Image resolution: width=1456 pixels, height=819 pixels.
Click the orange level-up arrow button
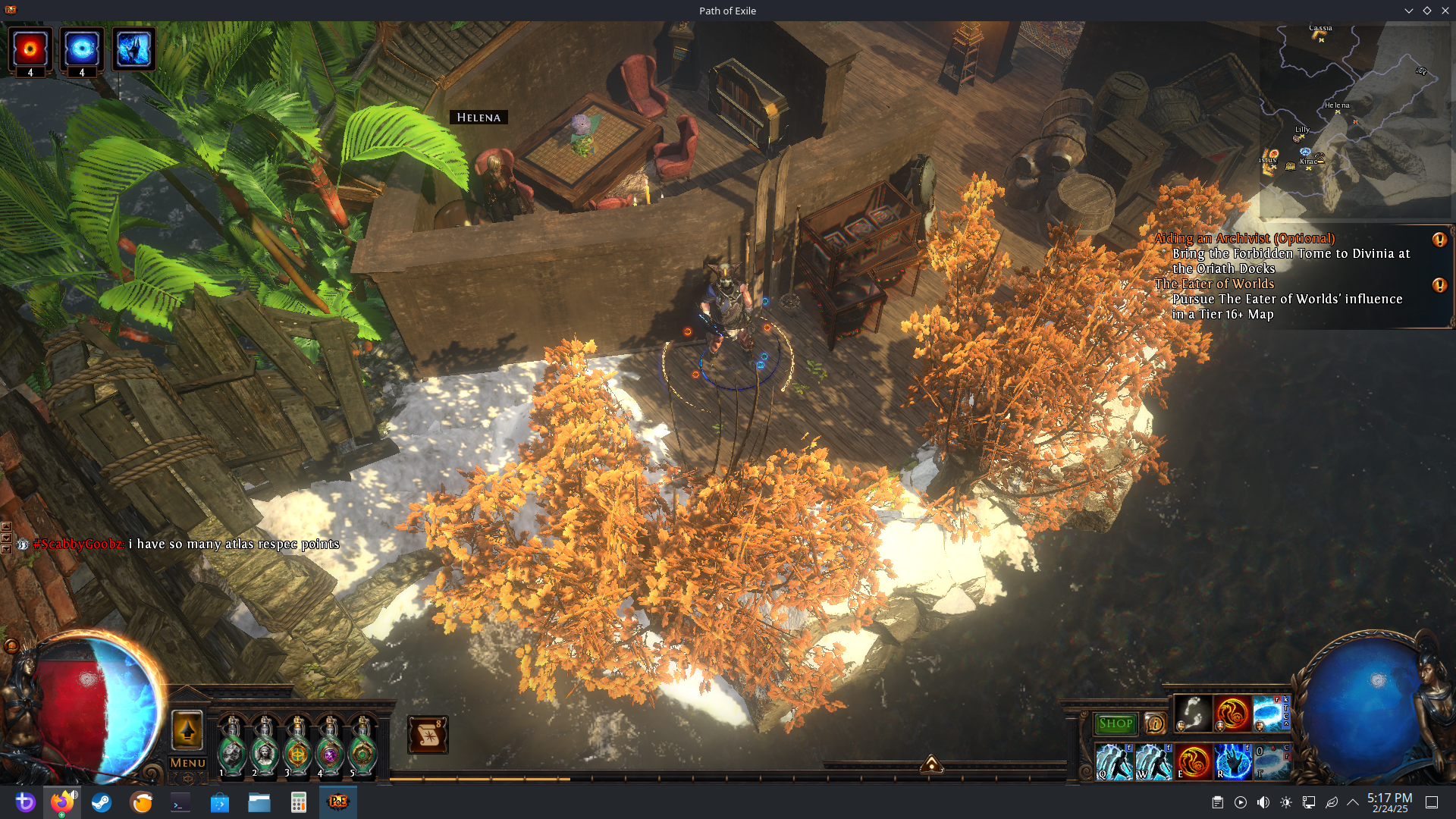coord(187,730)
